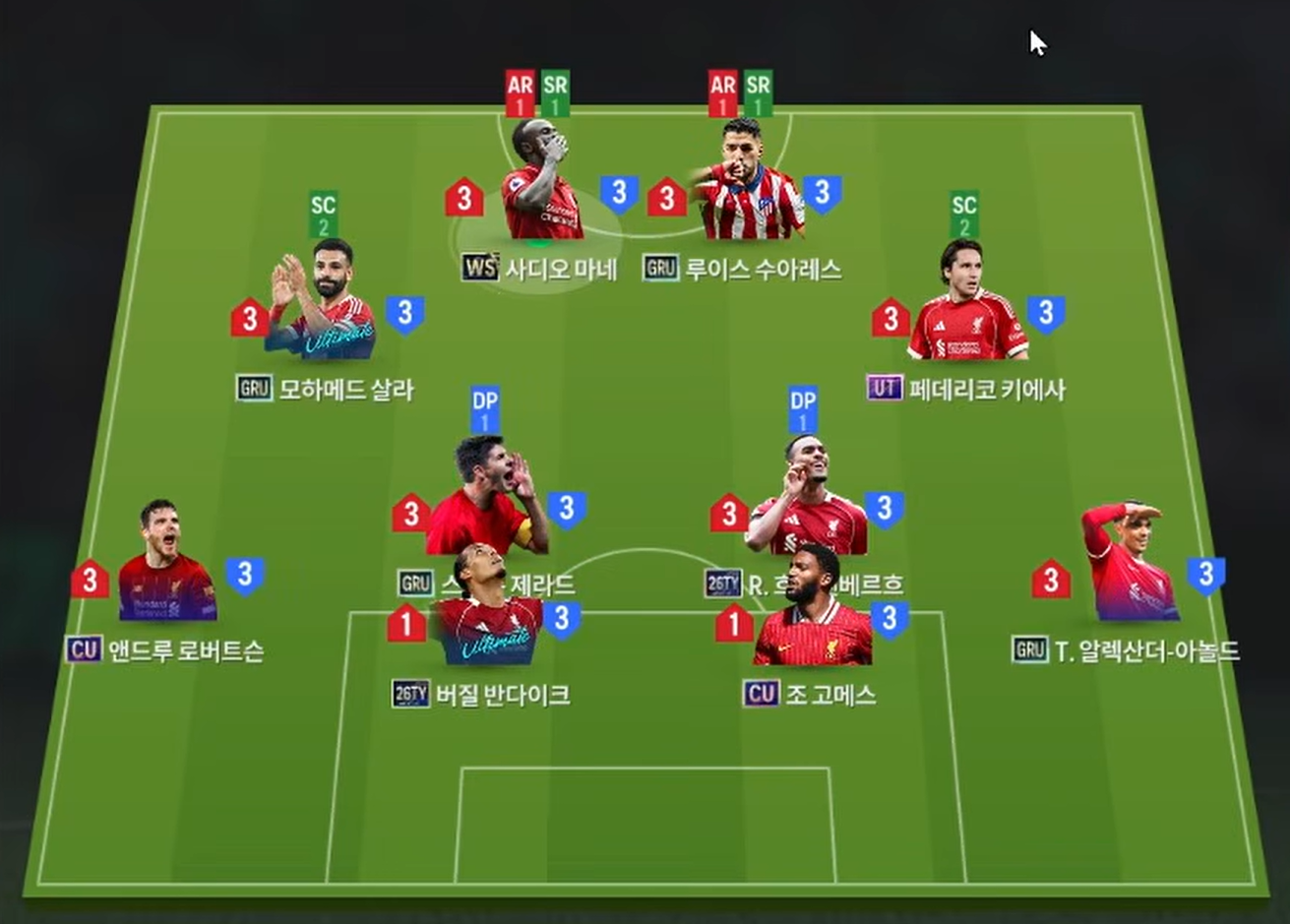Choose T. Alexander-Arnold at right back

[1128, 573]
